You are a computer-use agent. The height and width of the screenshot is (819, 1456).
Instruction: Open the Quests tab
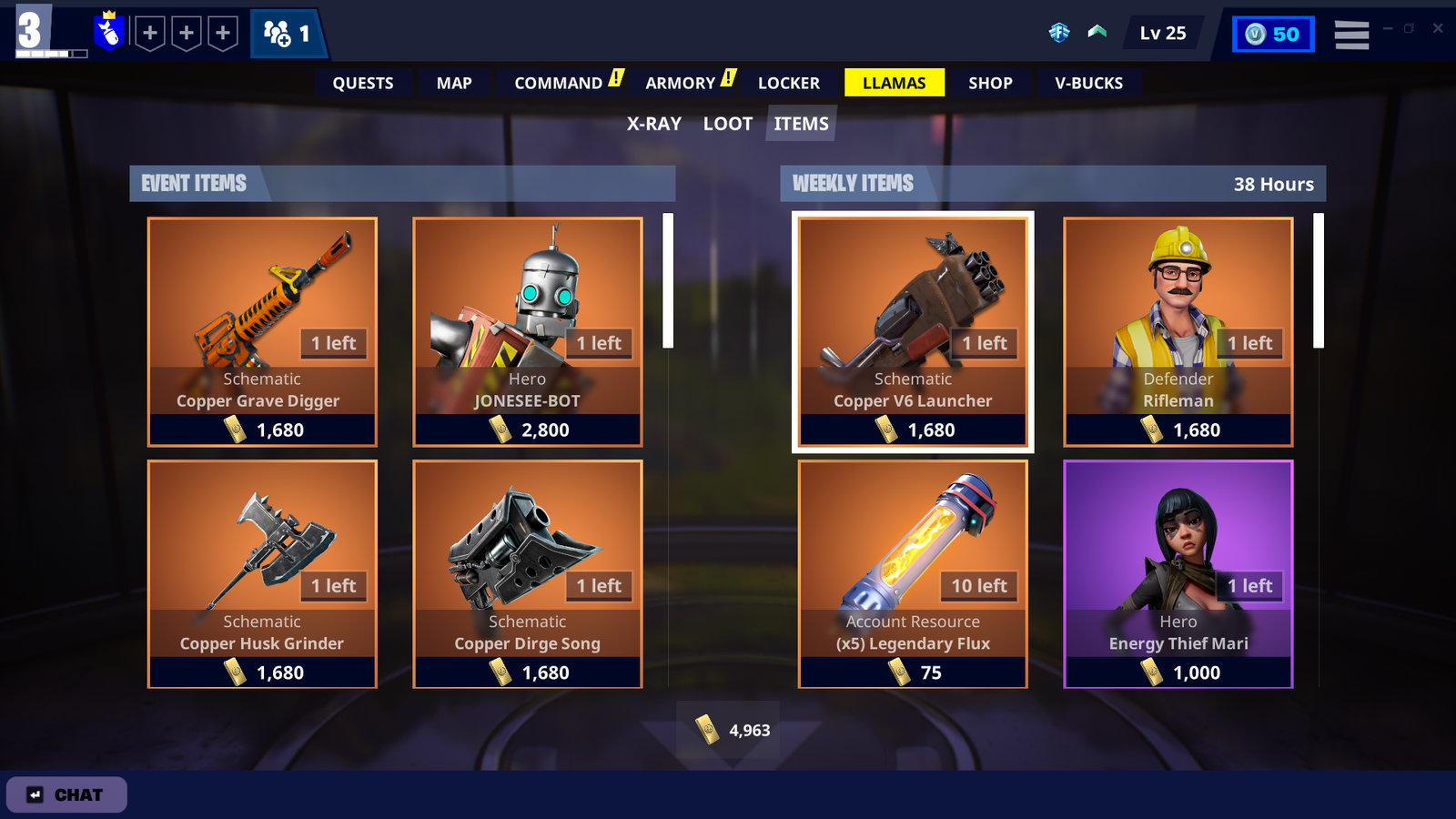(x=362, y=83)
